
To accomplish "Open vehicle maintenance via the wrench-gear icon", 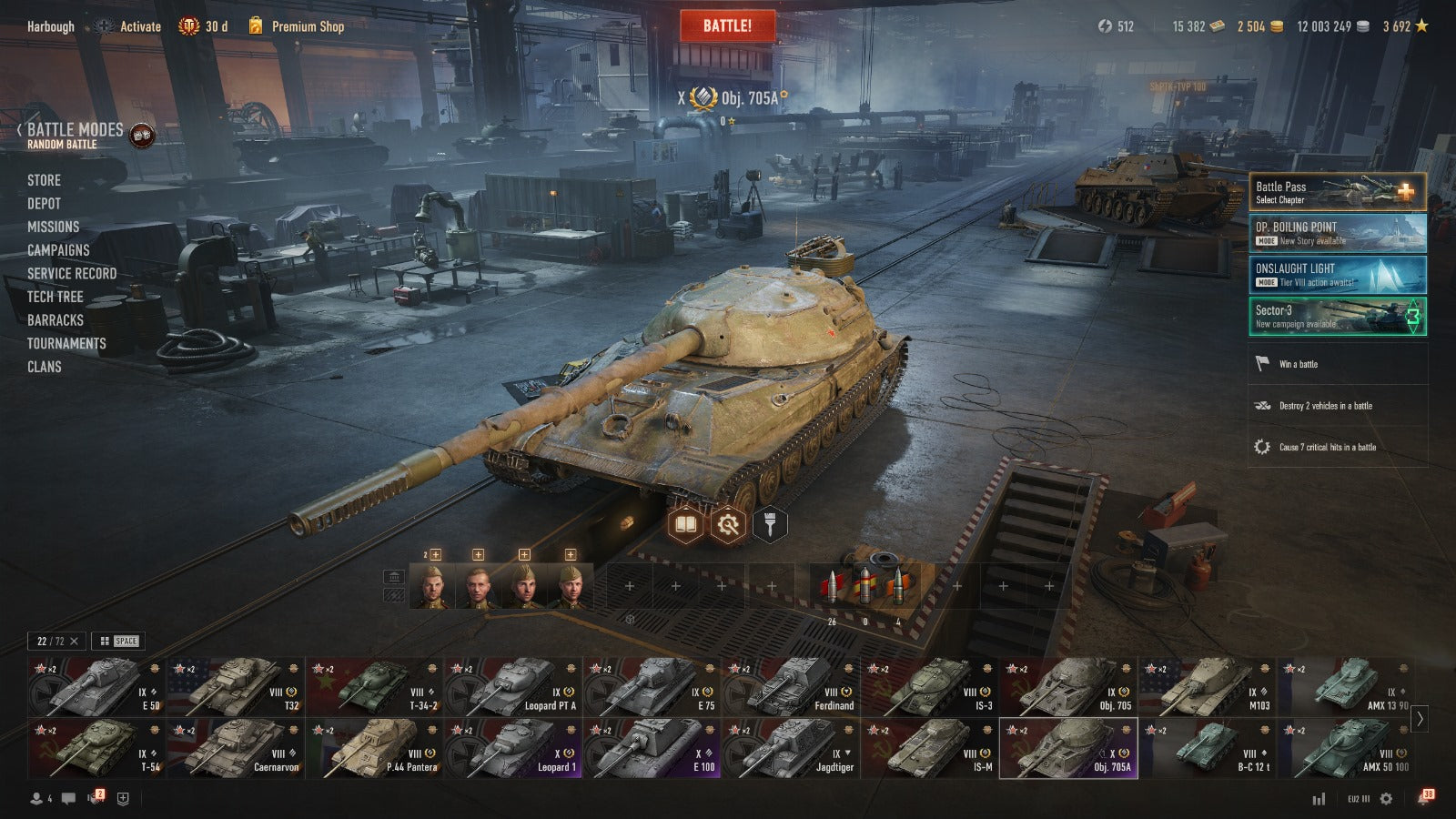I will tap(727, 524).
